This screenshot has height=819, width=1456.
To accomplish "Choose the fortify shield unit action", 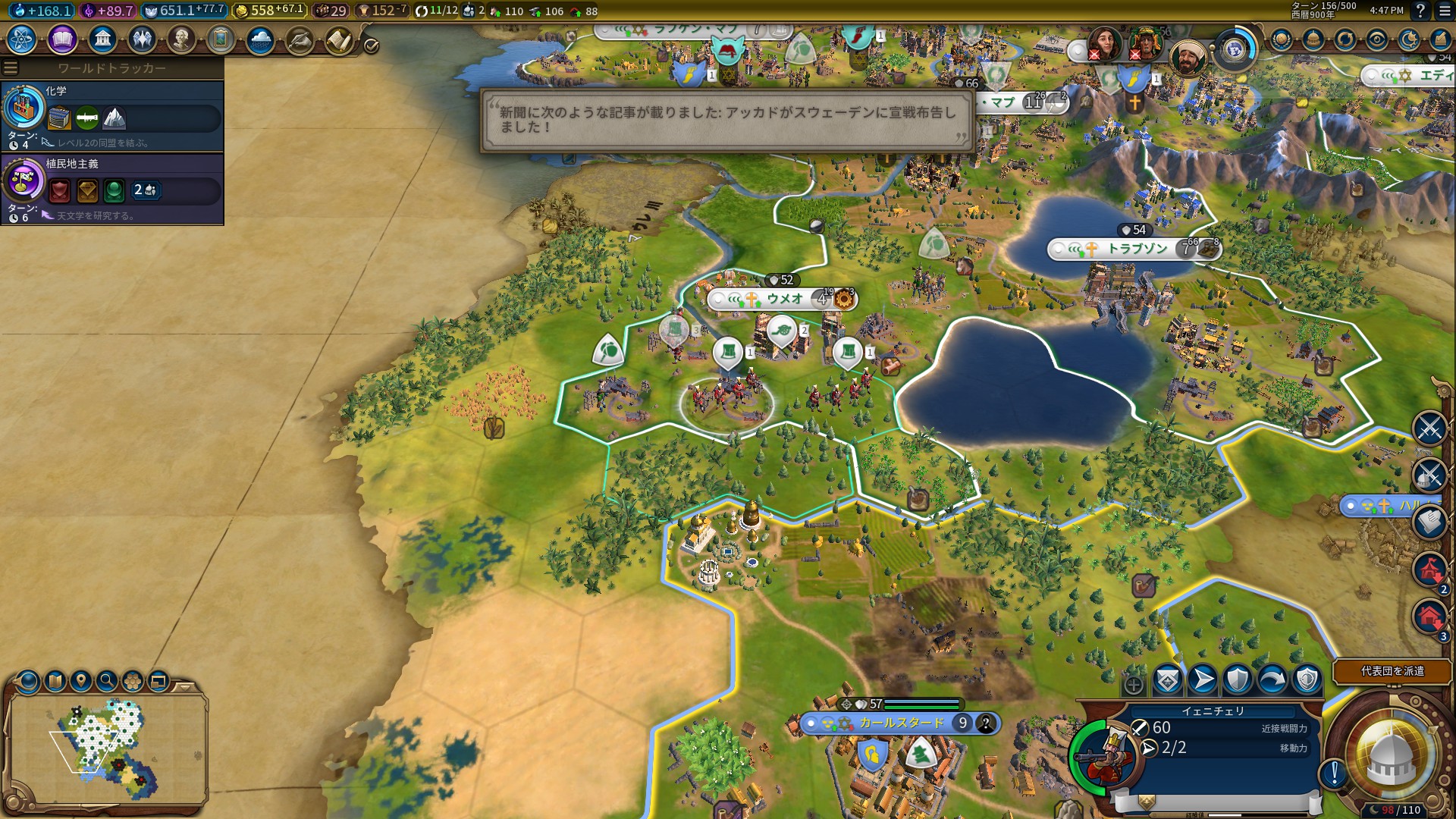I will tap(1238, 680).
